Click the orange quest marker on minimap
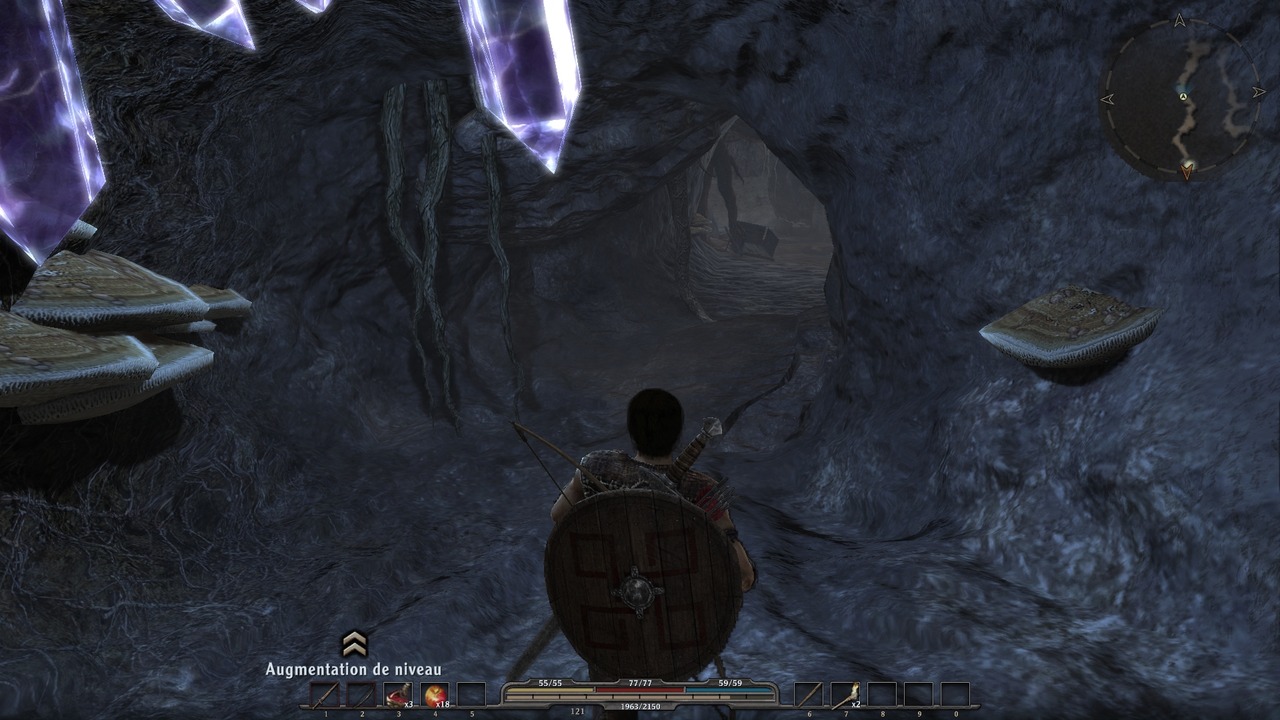 click(1187, 171)
